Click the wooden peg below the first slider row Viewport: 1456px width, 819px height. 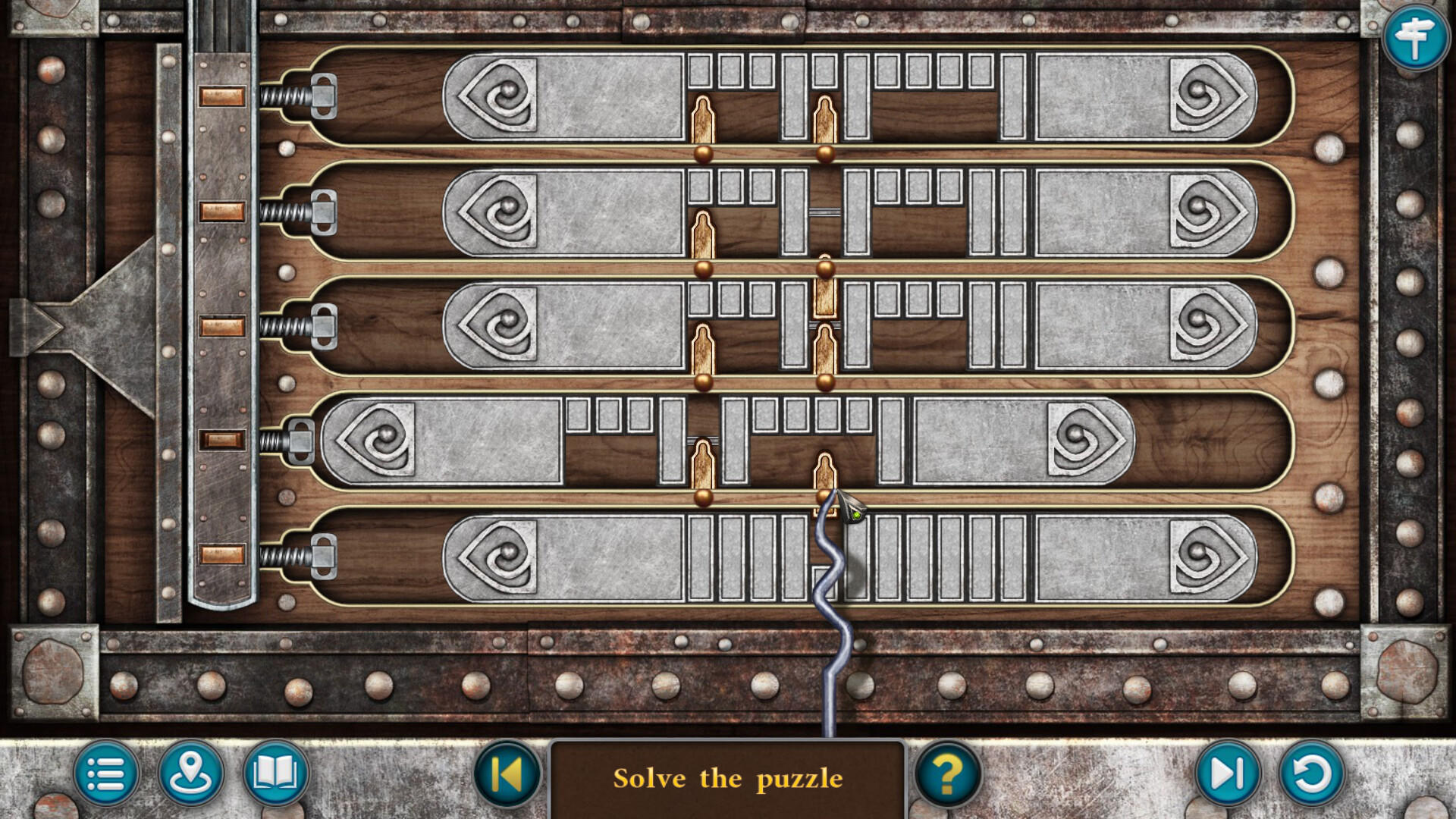click(x=704, y=121)
